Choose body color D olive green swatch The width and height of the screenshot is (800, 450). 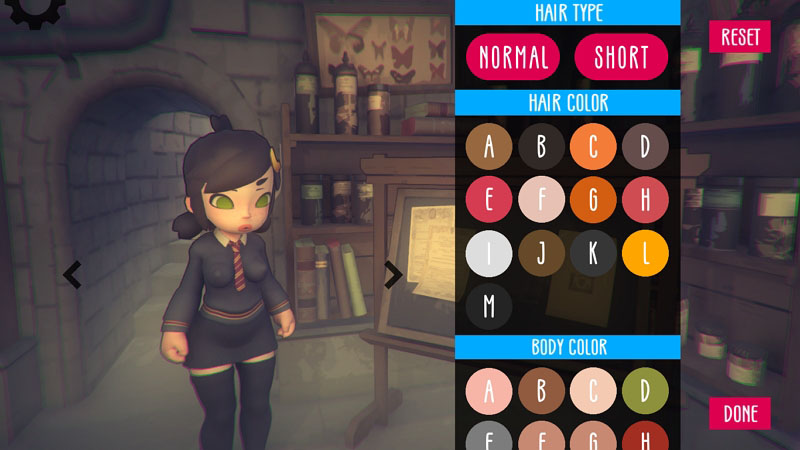pos(645,391)
